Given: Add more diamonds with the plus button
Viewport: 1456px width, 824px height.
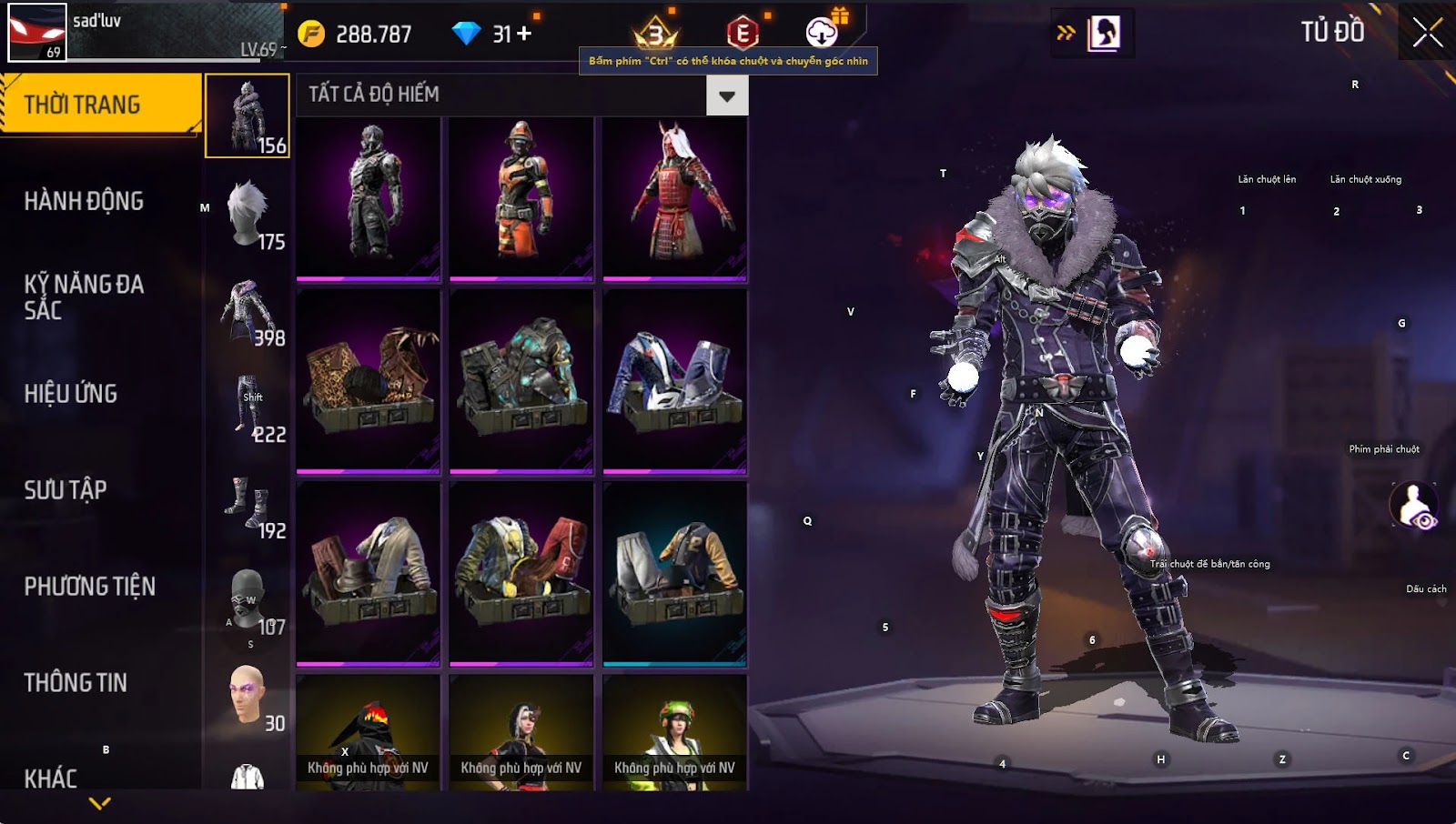Looking at the screenshot, I should pyautogui.click(x=524, y=34).
